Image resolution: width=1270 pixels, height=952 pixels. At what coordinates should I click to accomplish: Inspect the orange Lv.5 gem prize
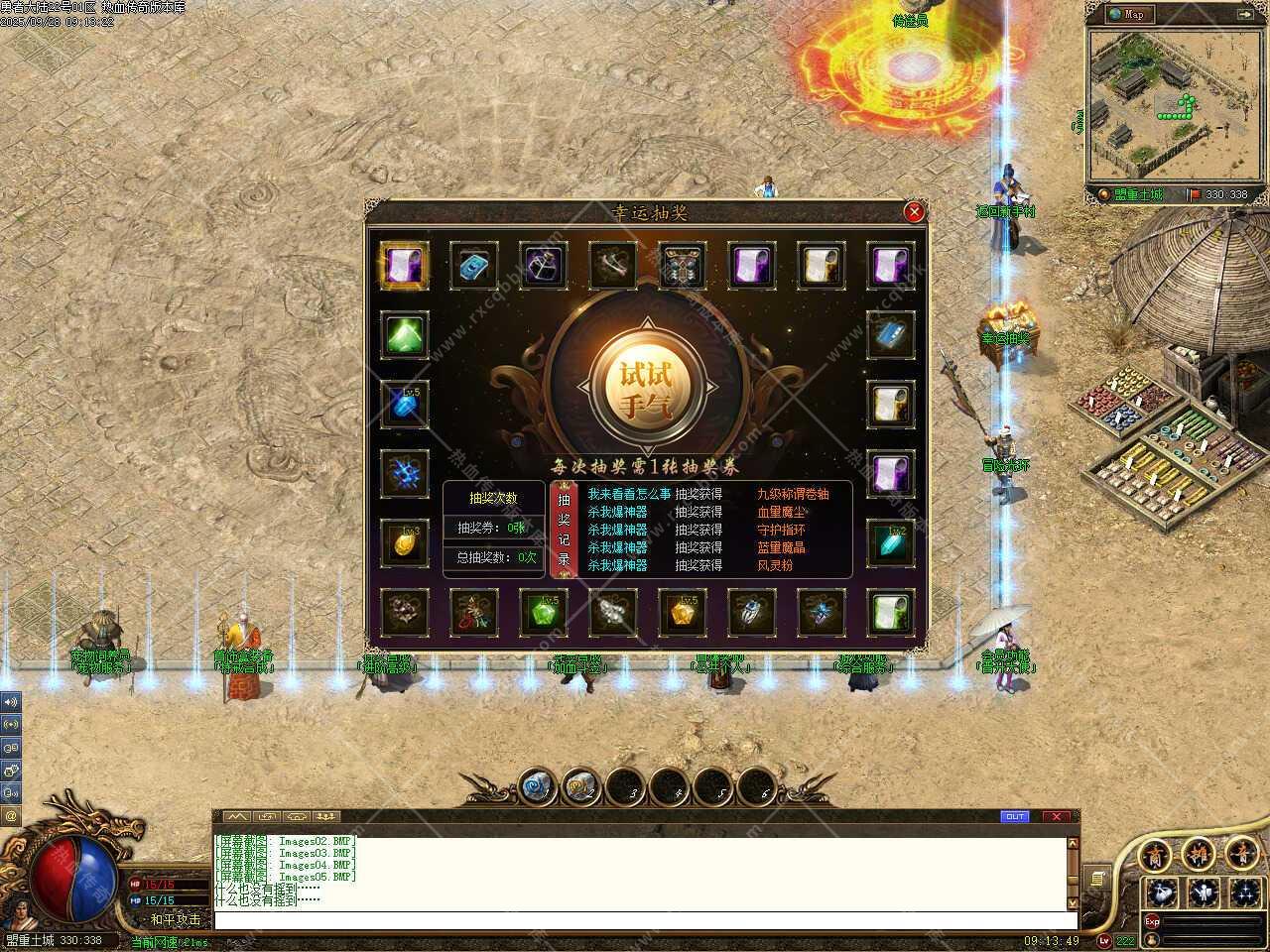click(682, 612)
